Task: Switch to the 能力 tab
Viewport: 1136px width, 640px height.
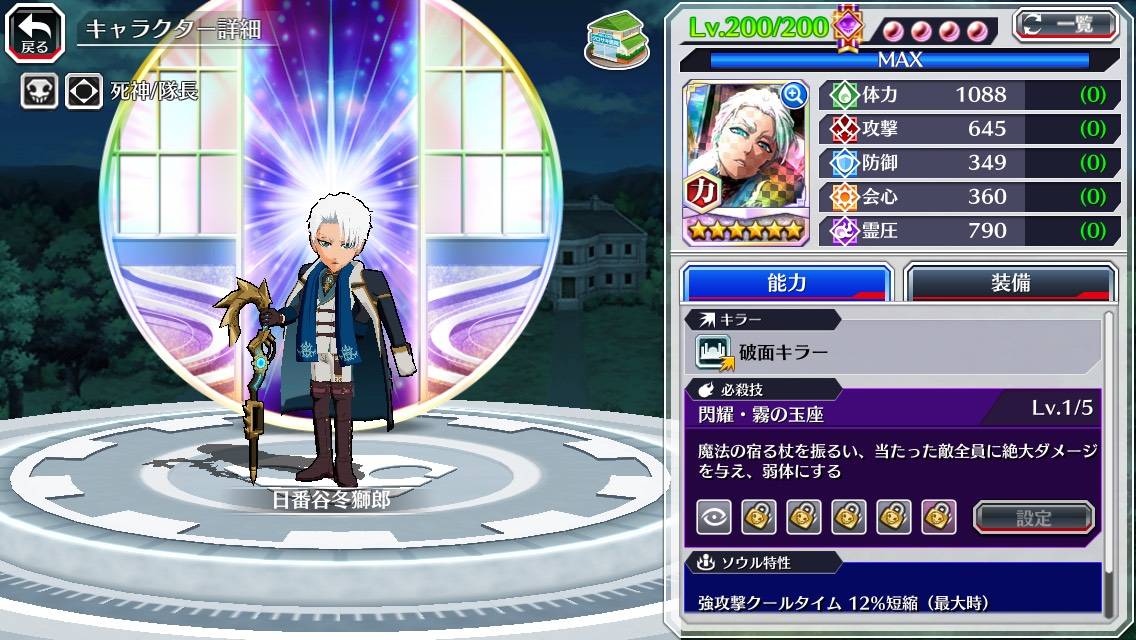Action: coord(786,283)
